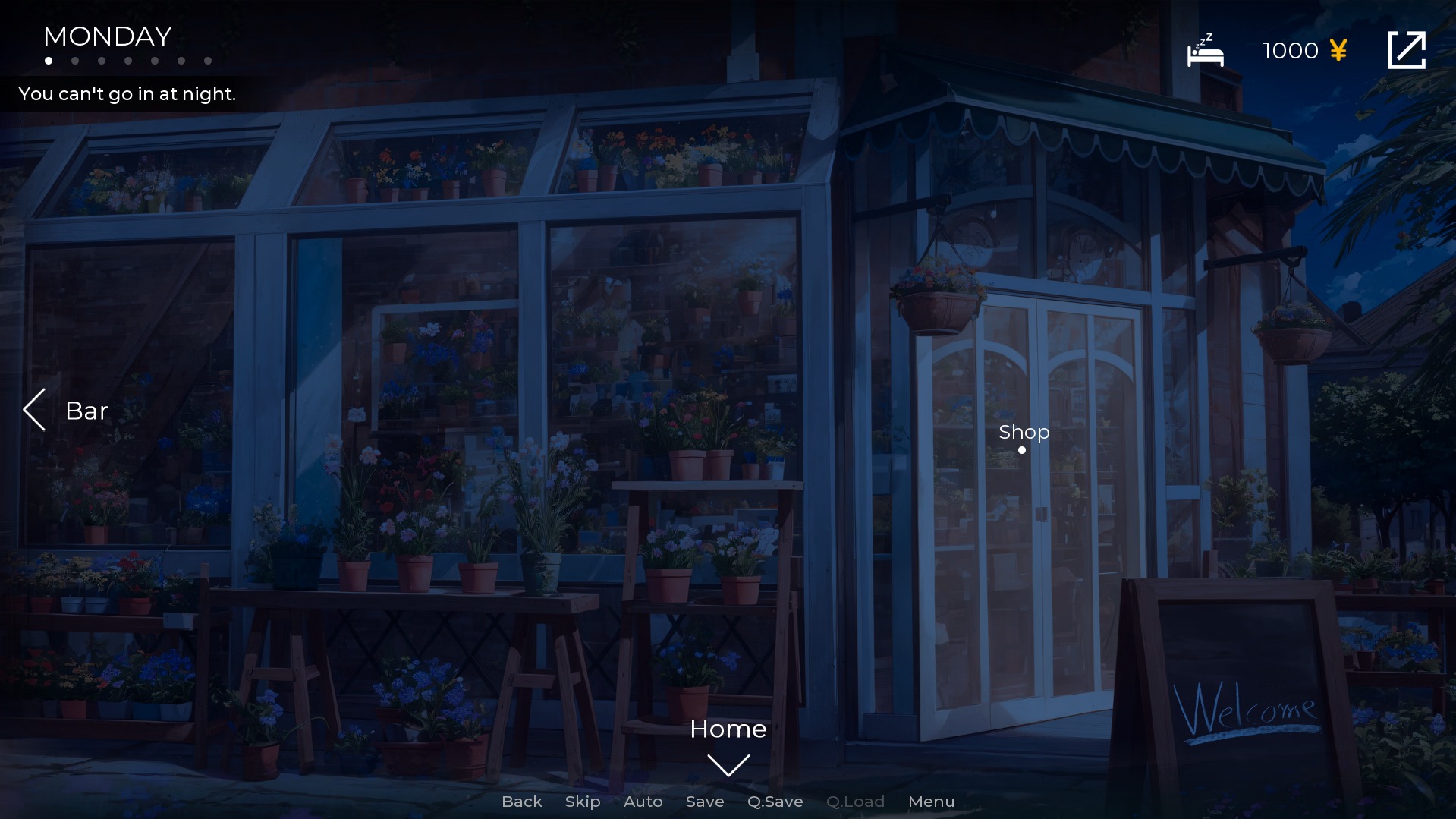This screenshot has width=1456, height=819.
Task: Enter the Shop door hotspot
Action: tap(1023, 436)
